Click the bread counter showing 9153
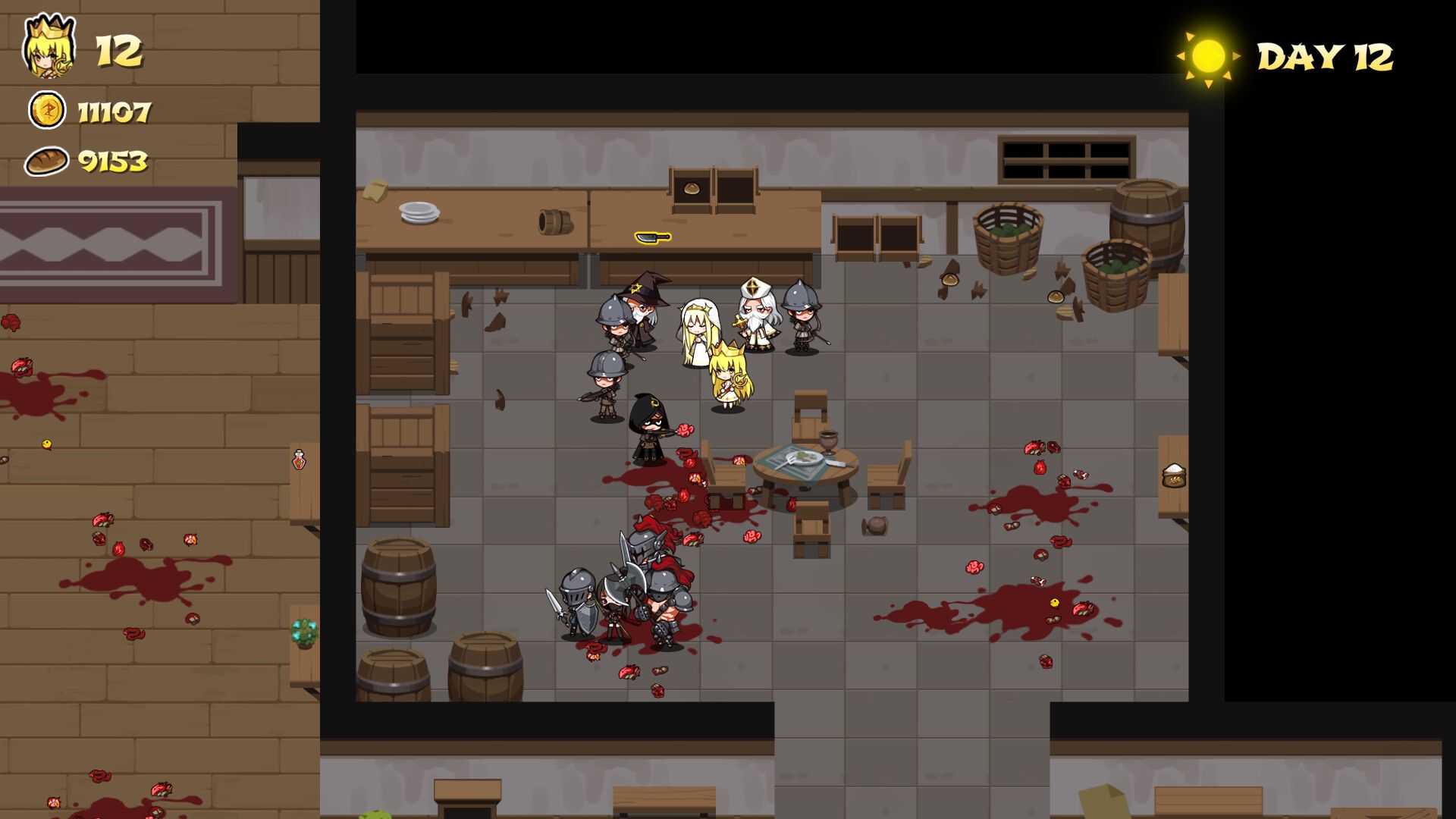Viewport: 1456px width, 819px height. click(x=112, y=159)
